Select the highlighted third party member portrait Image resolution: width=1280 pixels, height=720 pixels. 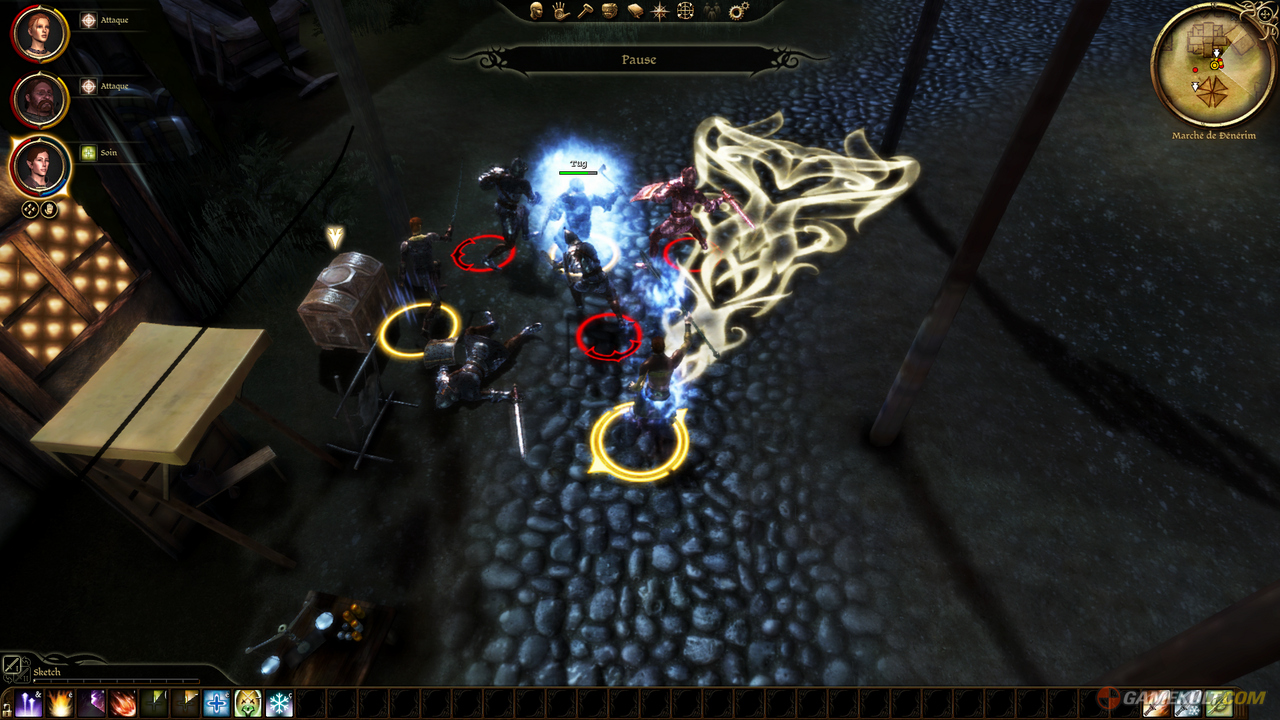[40, 166]
